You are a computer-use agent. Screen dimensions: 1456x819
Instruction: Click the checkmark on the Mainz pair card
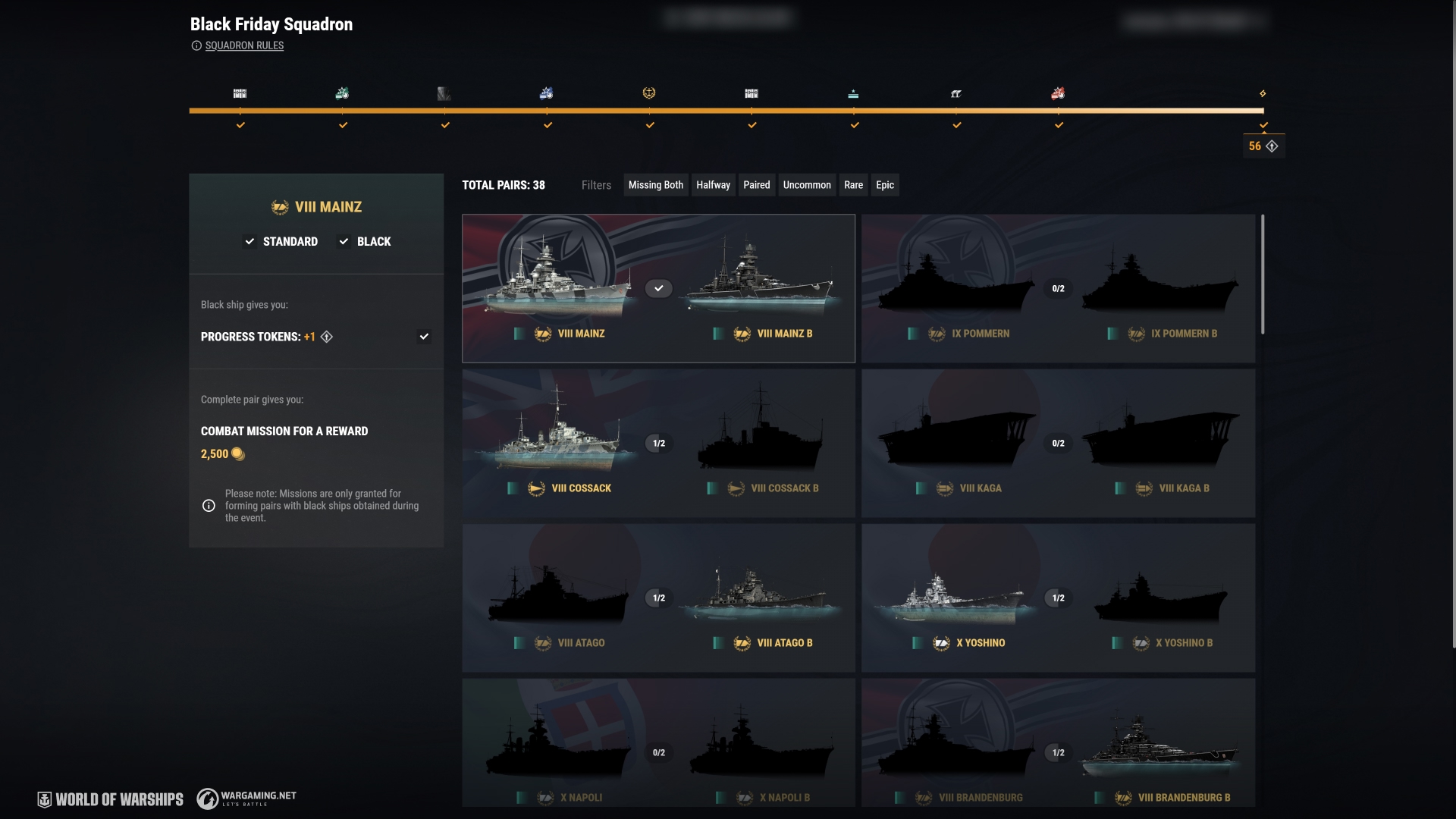tap(659, 288)
